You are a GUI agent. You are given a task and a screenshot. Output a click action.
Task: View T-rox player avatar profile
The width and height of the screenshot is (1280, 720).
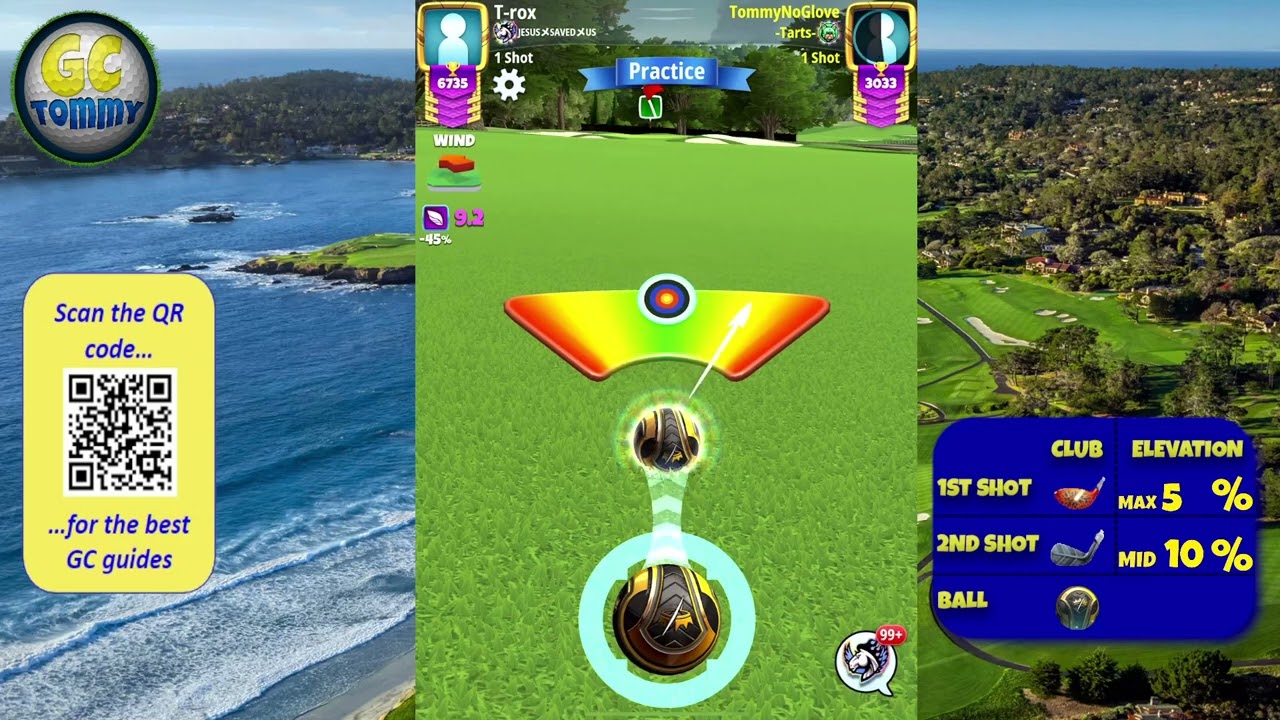[x=453, y=36]
